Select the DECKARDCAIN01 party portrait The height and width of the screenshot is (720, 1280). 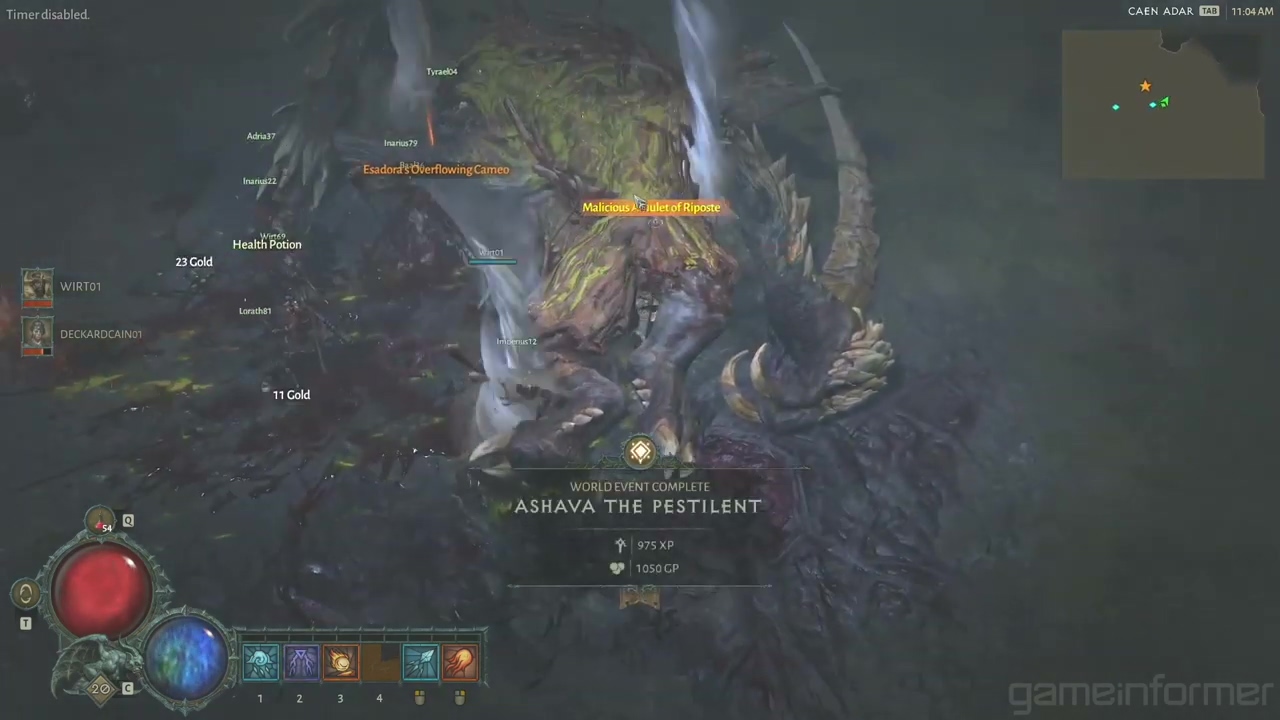pos(37,335)
